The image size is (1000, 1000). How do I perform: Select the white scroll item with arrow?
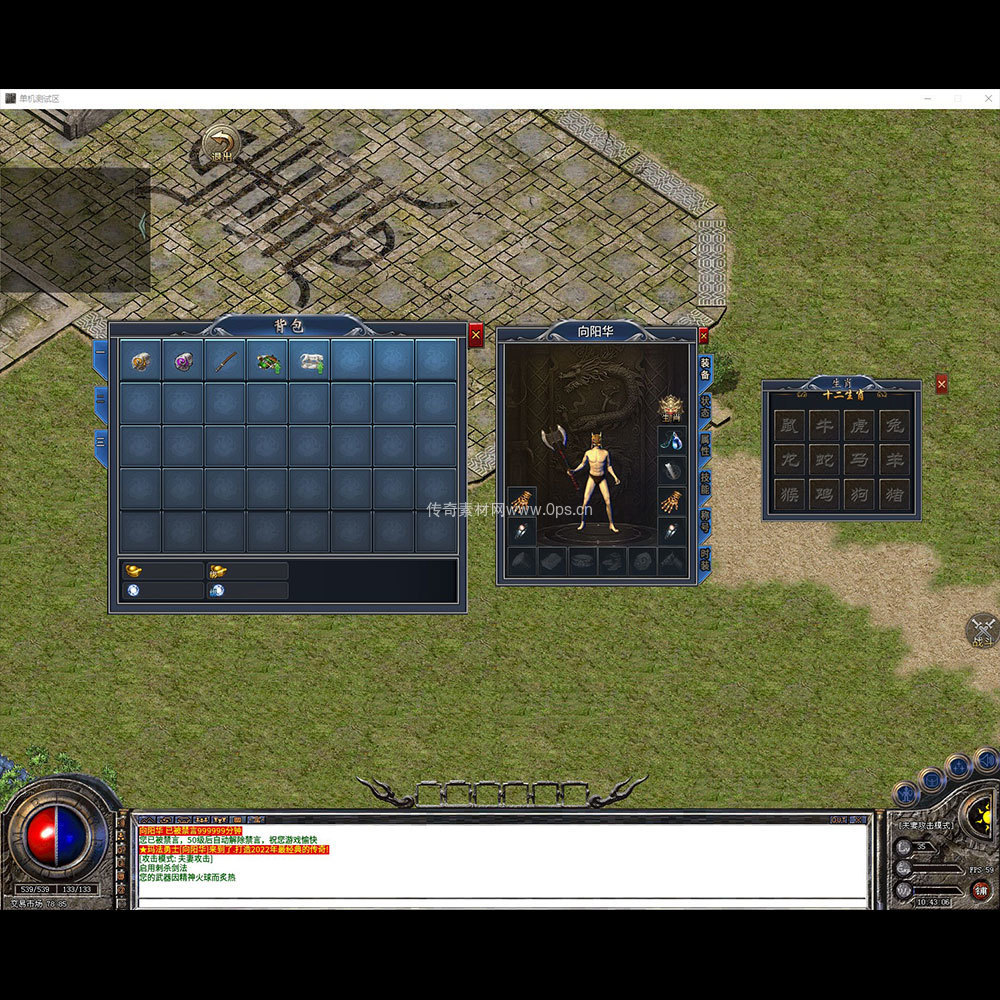point(309,361)
